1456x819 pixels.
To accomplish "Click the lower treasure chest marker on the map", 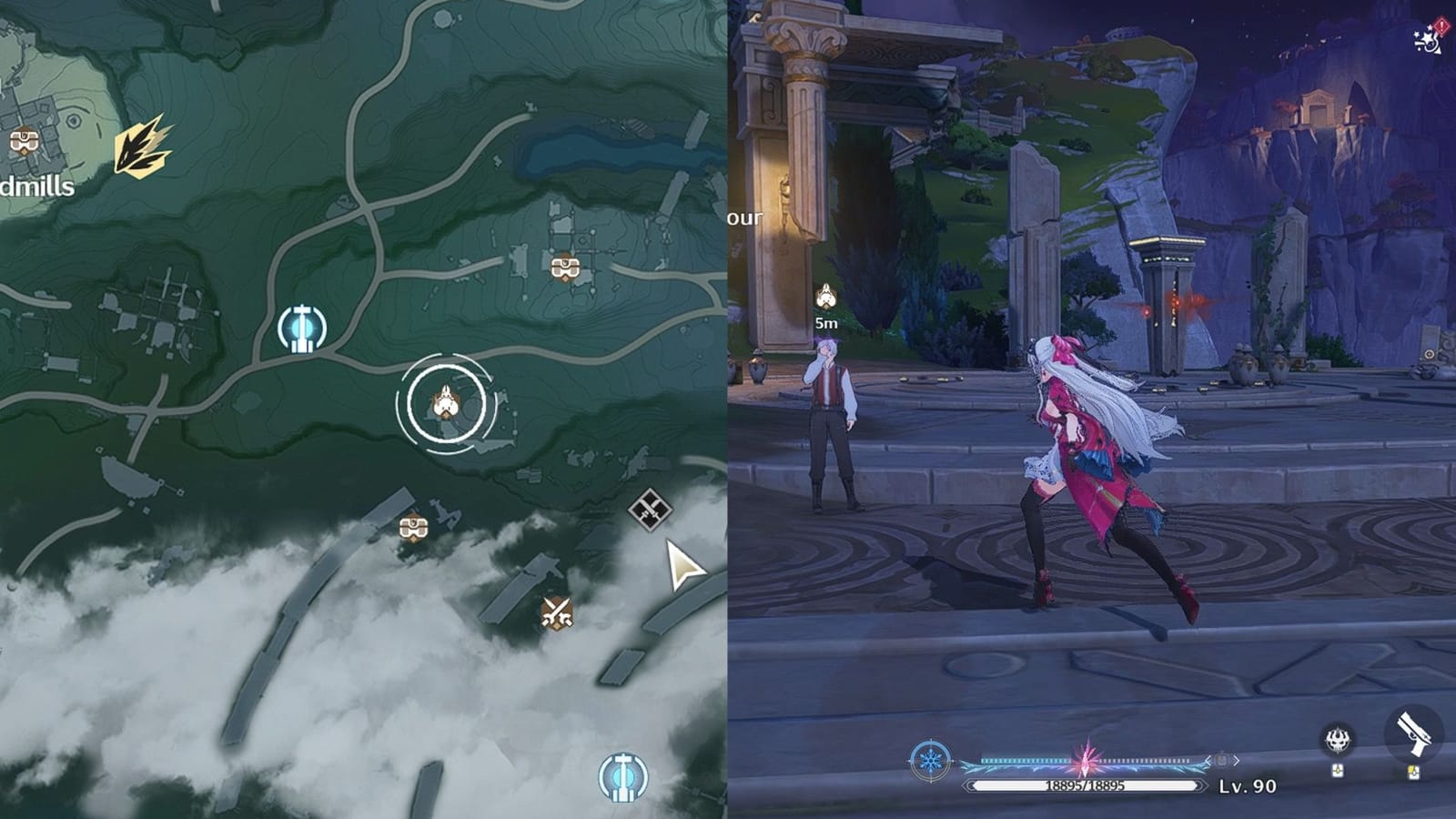I will [x=414, y=525].
